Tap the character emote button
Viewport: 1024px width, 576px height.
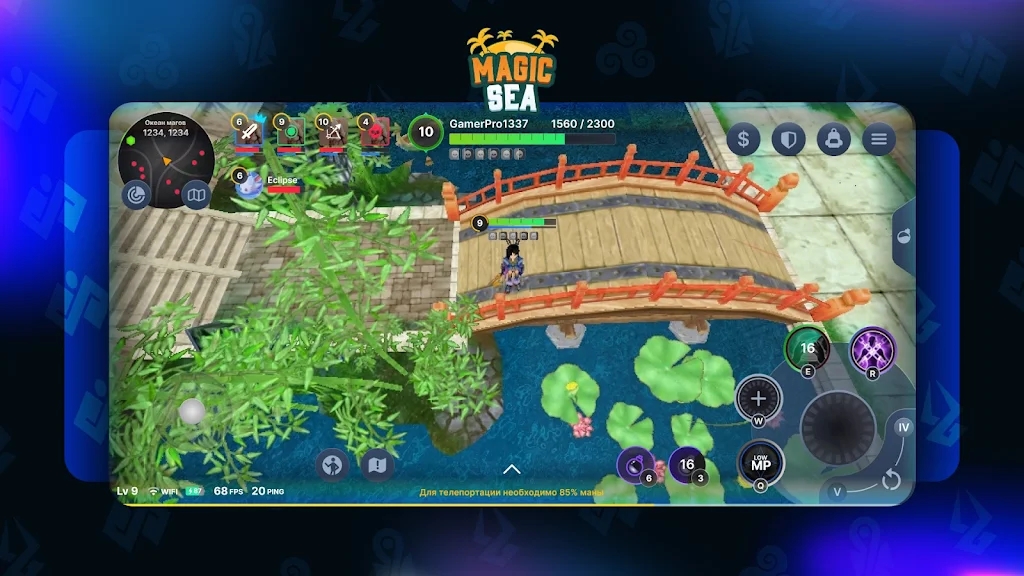(332, 465)
